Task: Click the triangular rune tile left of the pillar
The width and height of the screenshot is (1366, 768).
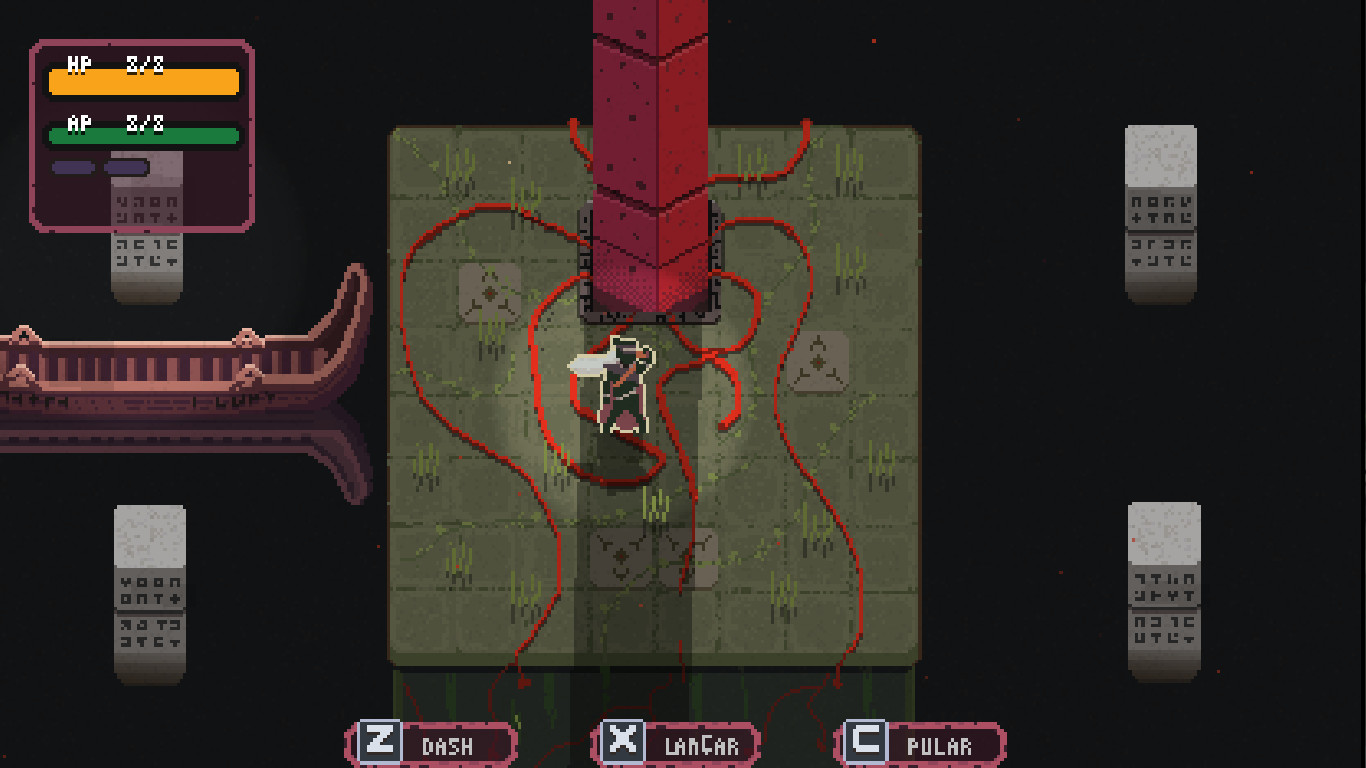Action: 491,293
